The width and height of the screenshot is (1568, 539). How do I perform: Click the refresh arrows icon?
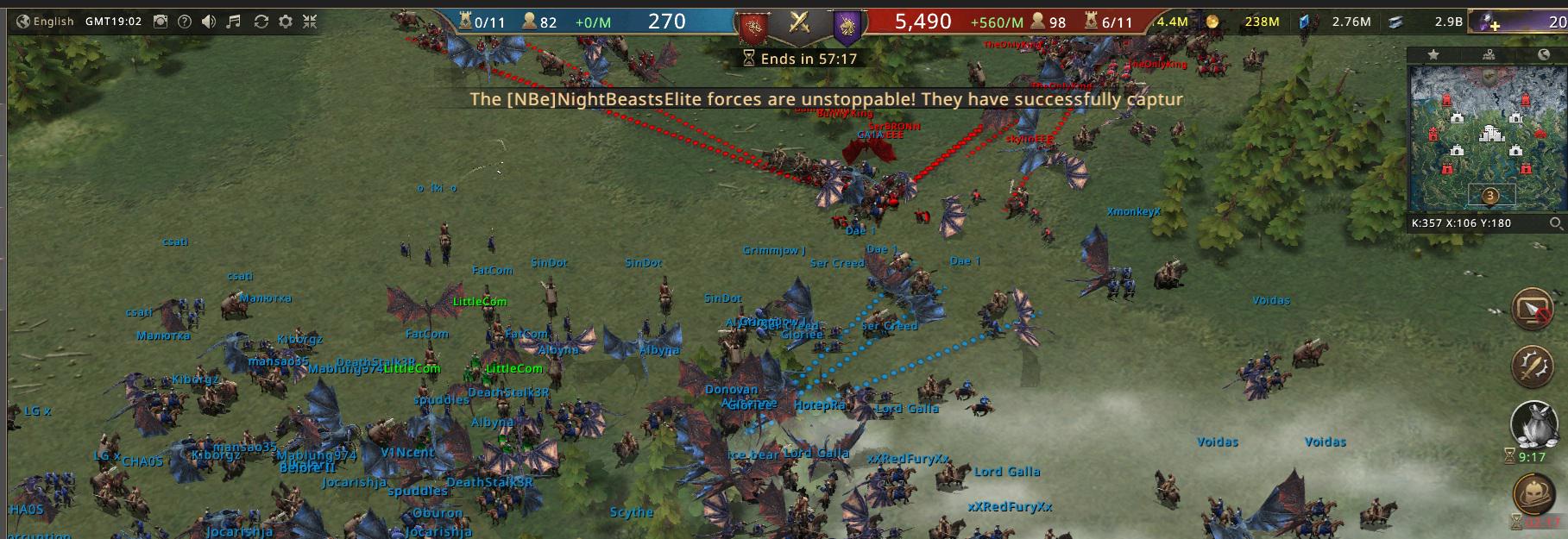(x=261, y=22)
